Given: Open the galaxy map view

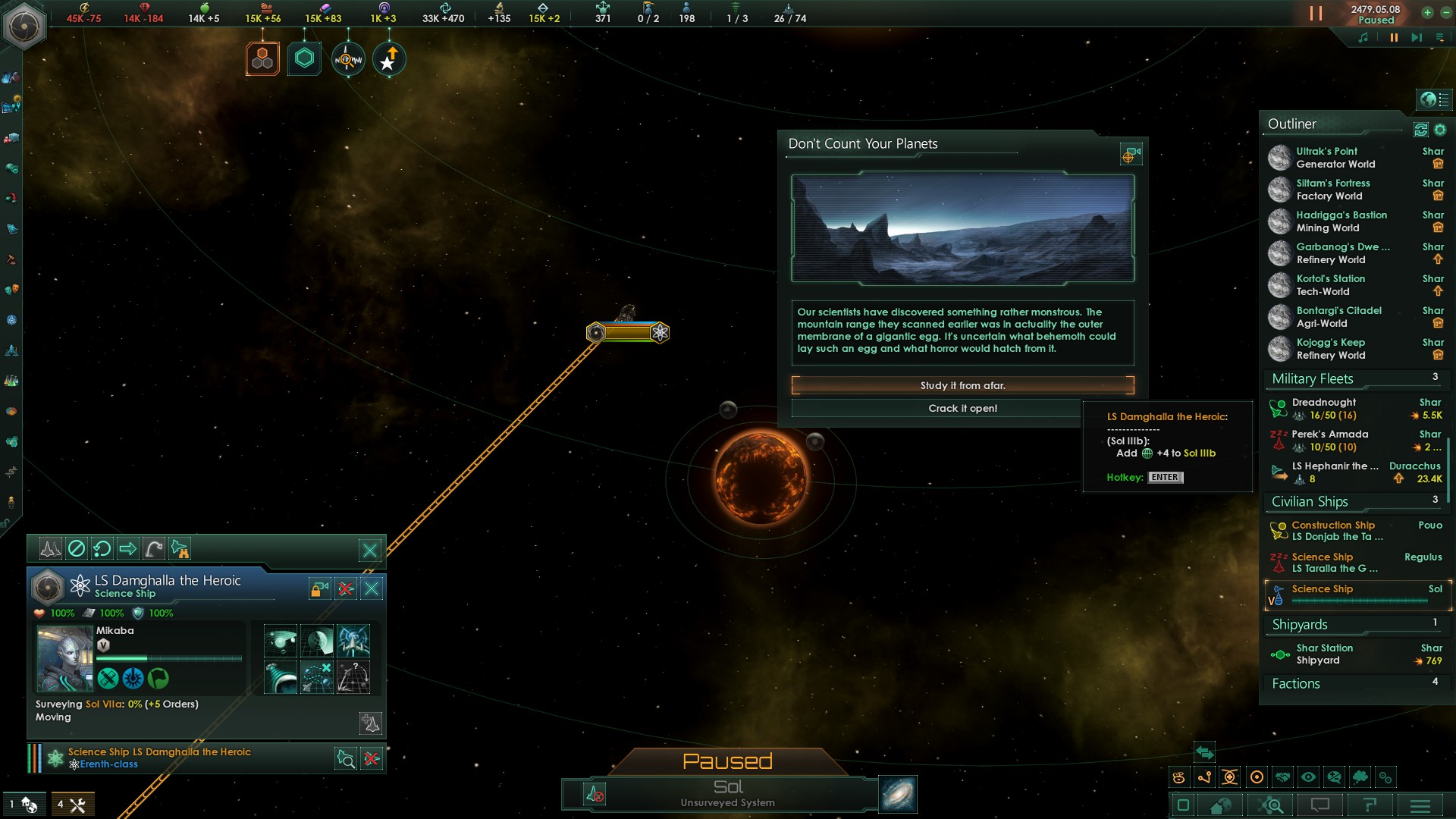Looking at the screenshot, I should (x=898, y=794).
